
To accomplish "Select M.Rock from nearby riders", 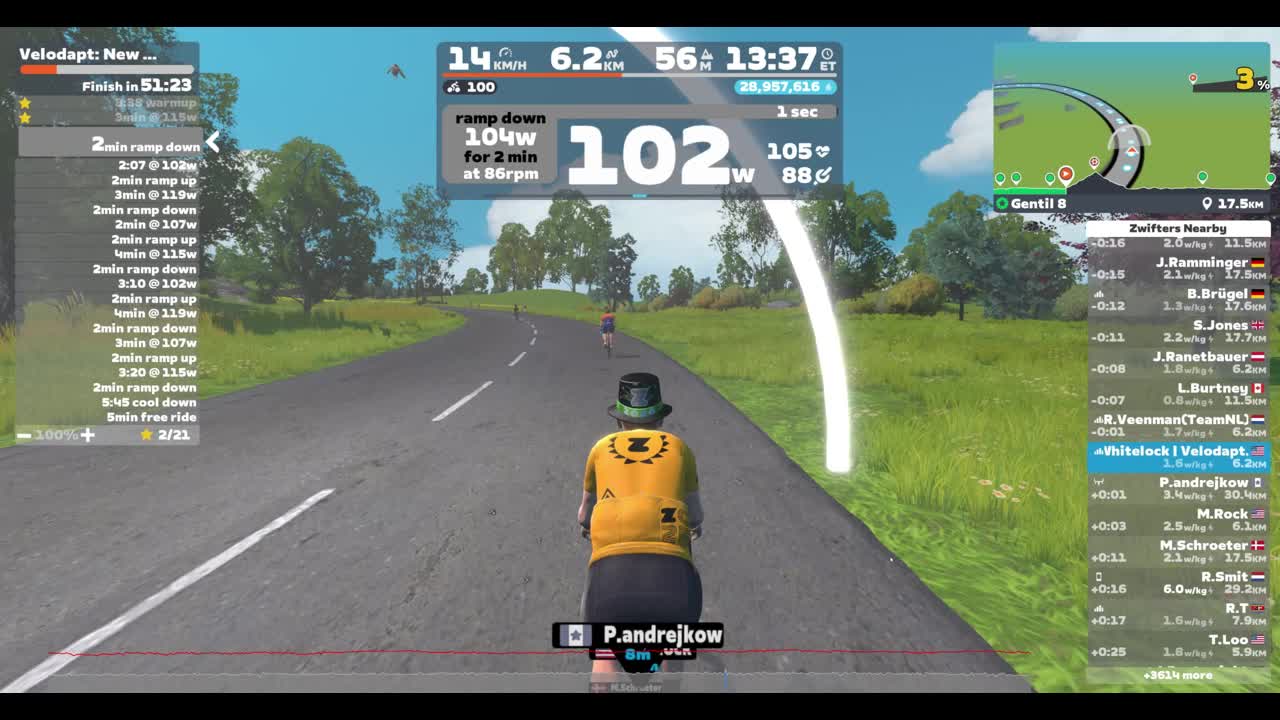I will (1178, 519).
